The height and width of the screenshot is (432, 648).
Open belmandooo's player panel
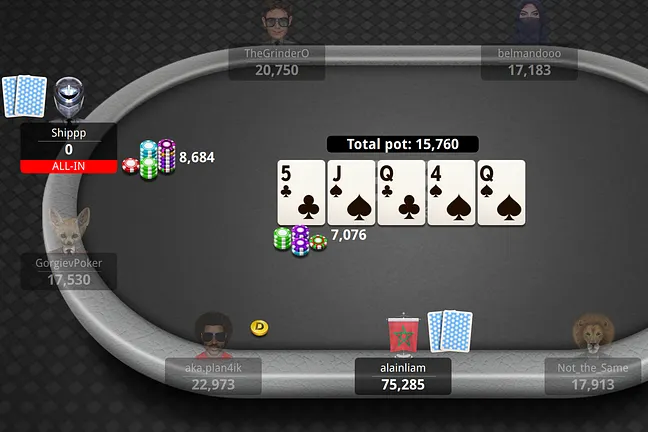(x=530, y=61)
